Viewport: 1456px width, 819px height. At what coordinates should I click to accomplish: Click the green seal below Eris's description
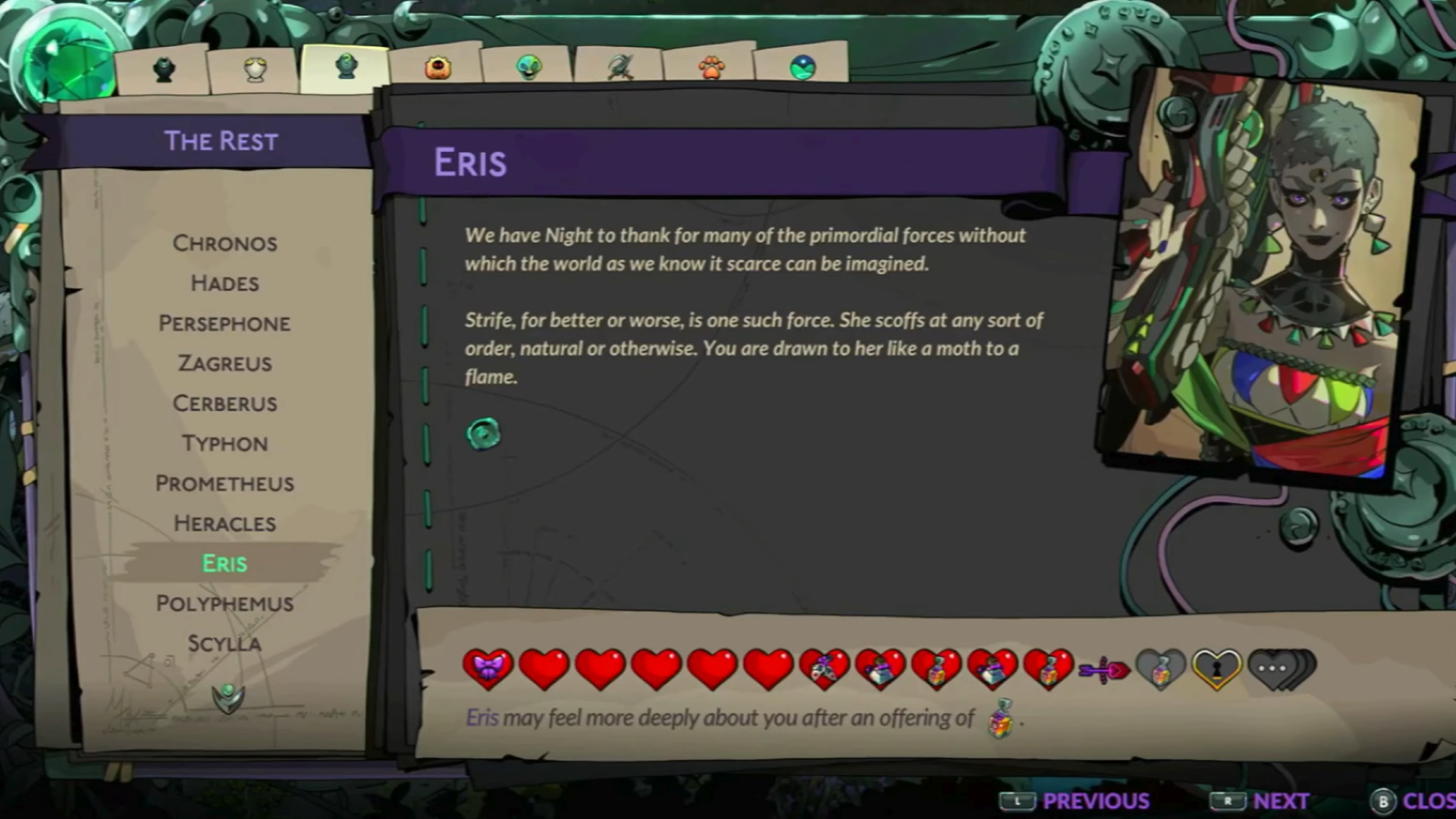tap(484, 434)
